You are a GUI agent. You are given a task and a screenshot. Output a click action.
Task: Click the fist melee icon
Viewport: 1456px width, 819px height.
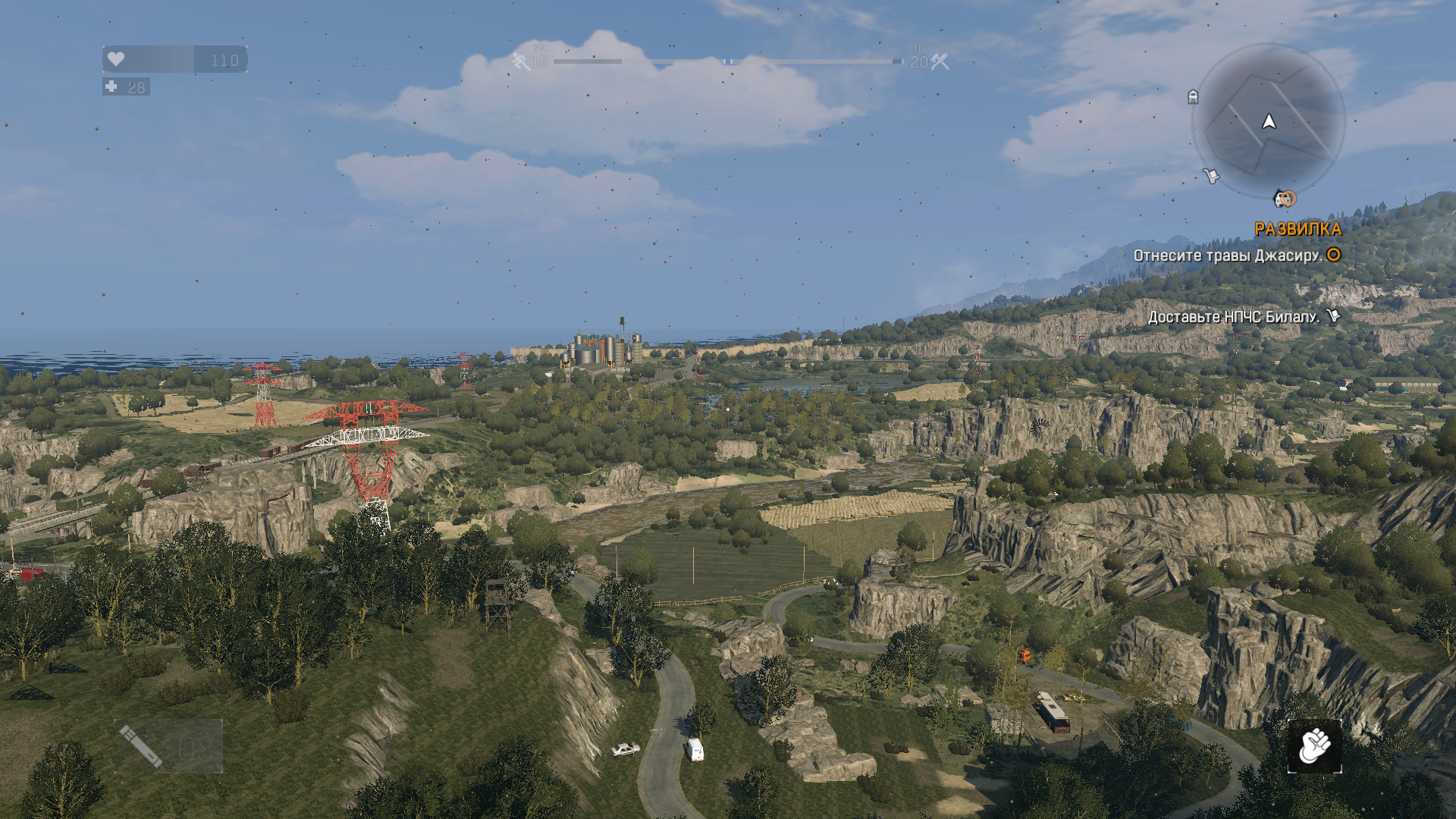pos(1314,746)
